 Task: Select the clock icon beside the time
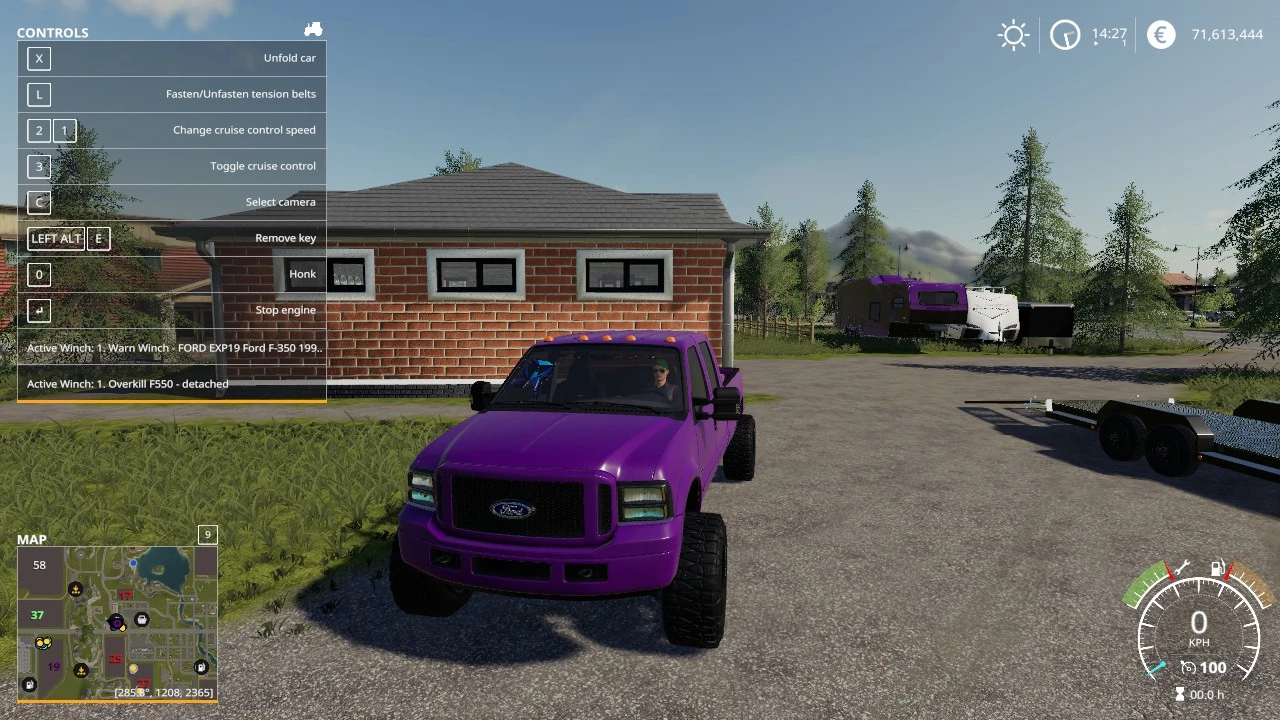click(1065, 36)
